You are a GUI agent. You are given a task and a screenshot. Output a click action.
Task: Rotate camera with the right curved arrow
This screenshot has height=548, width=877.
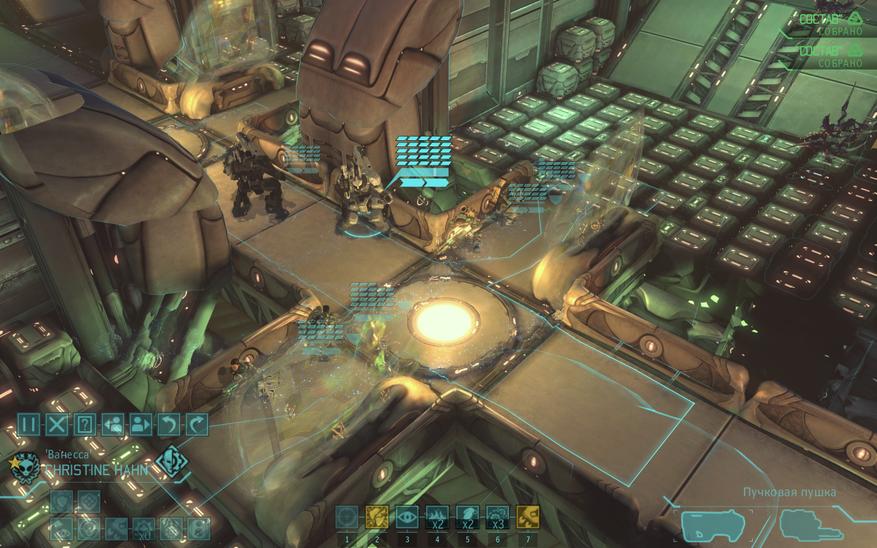197,424
